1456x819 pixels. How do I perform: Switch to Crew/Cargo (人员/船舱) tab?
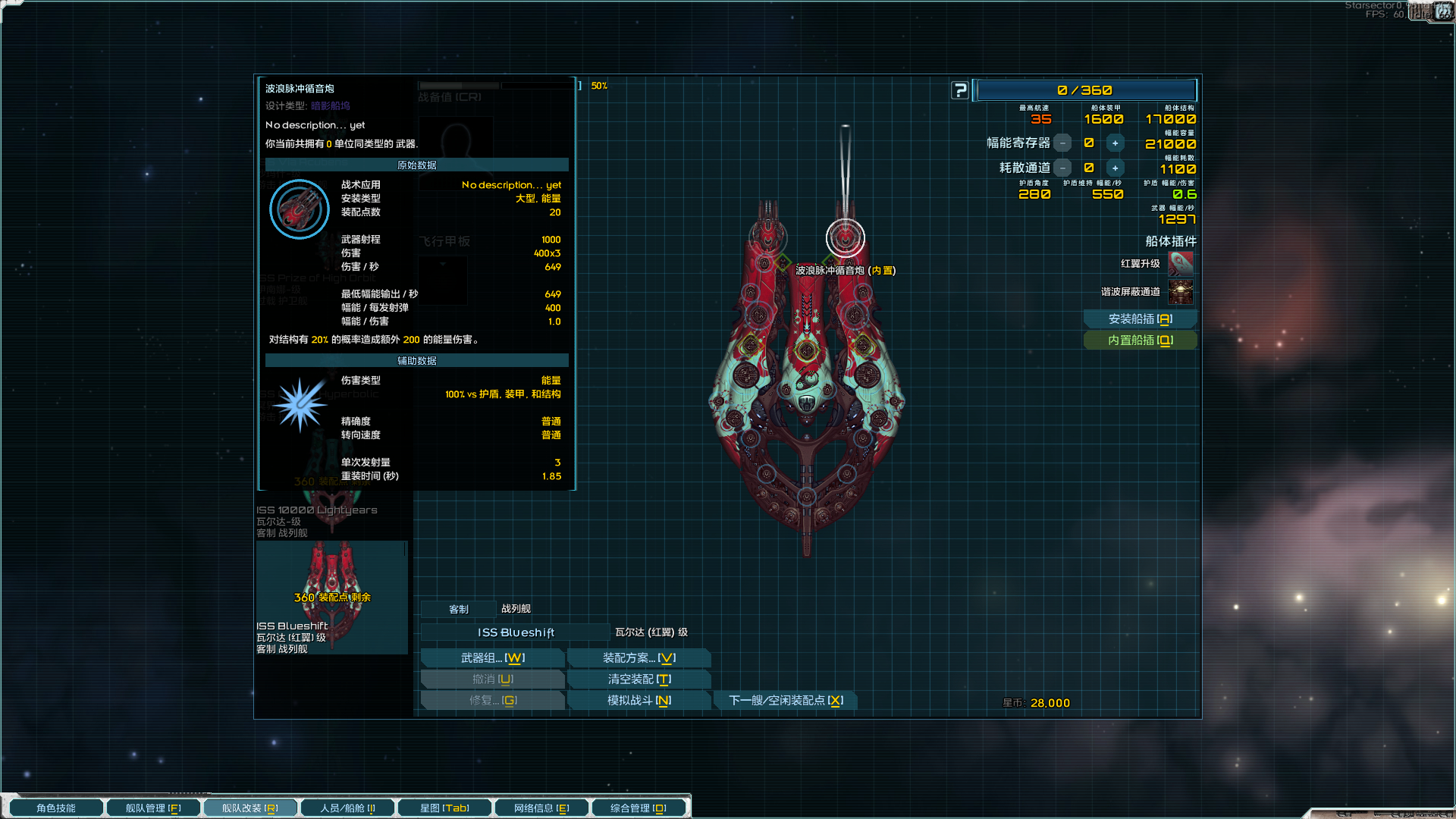[347, 808]
